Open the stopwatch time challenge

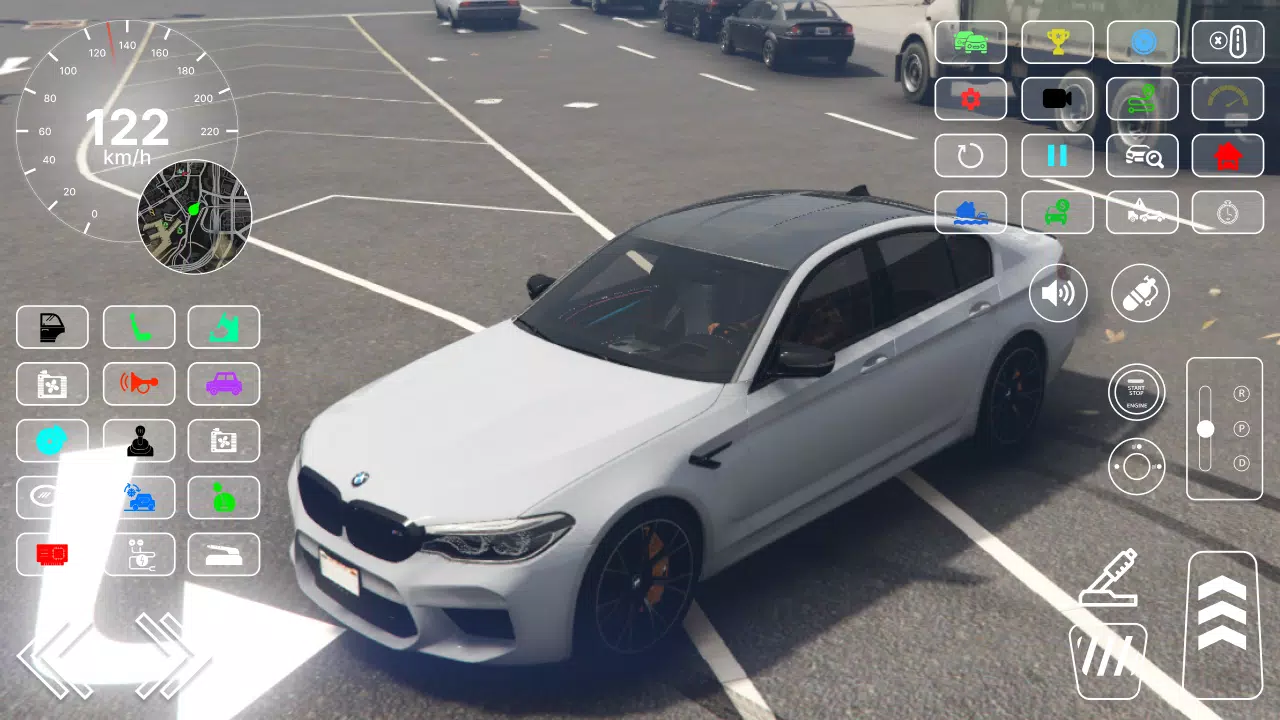1229,212
